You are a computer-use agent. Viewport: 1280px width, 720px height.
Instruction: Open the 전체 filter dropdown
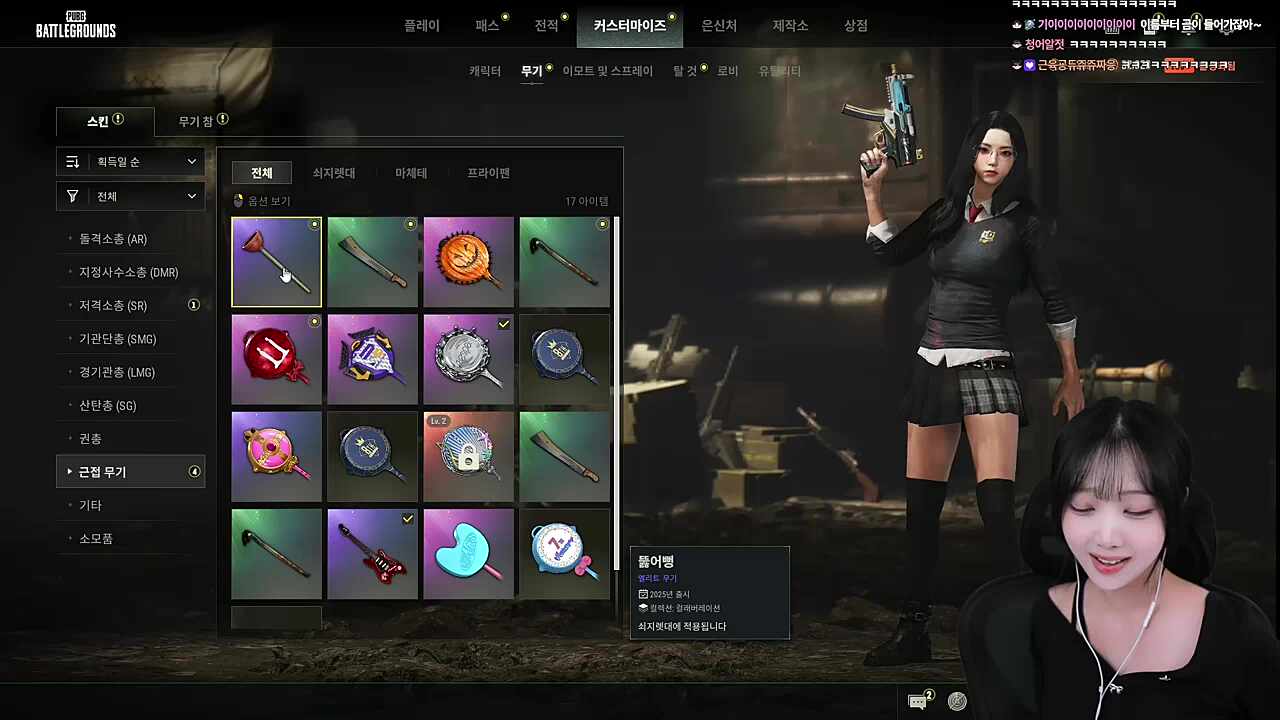pos(131,197)
